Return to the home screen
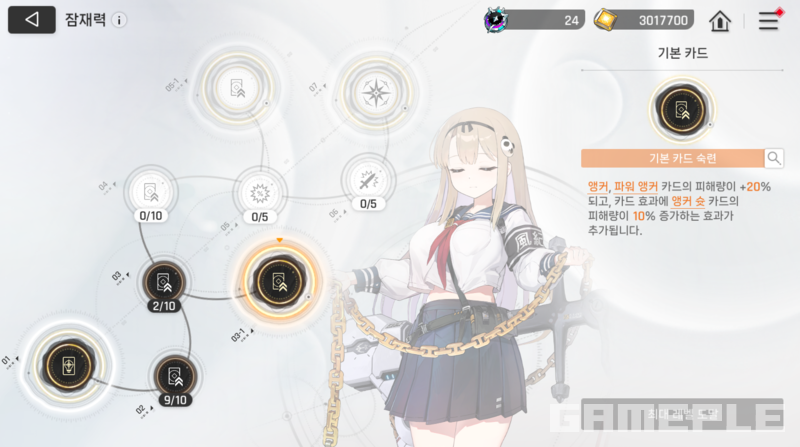This screenshot has height=447, width=800. (x=719, y=20)
